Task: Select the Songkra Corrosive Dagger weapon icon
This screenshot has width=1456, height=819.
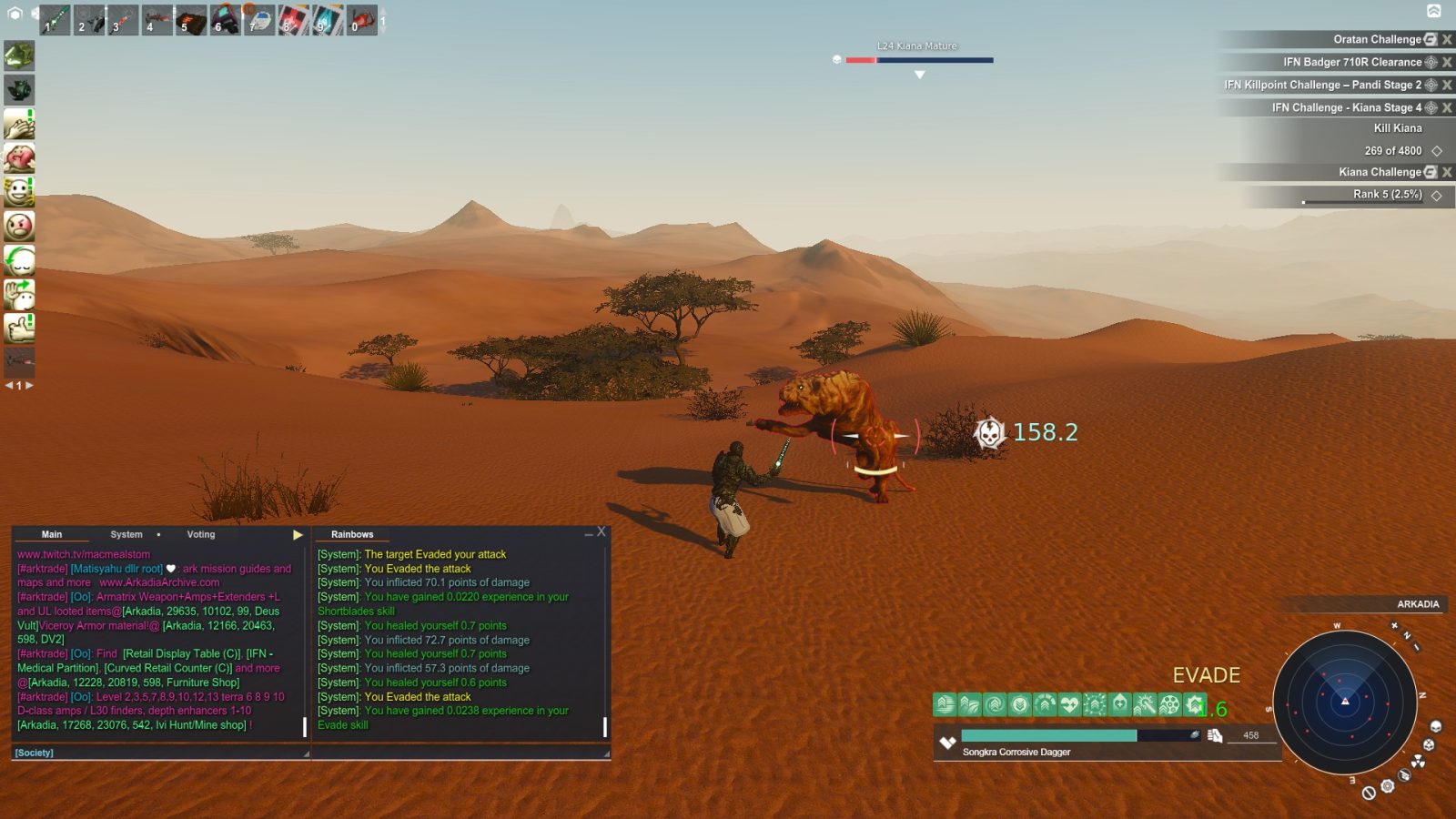Action: pyautogui.click(x=948, y=741)
